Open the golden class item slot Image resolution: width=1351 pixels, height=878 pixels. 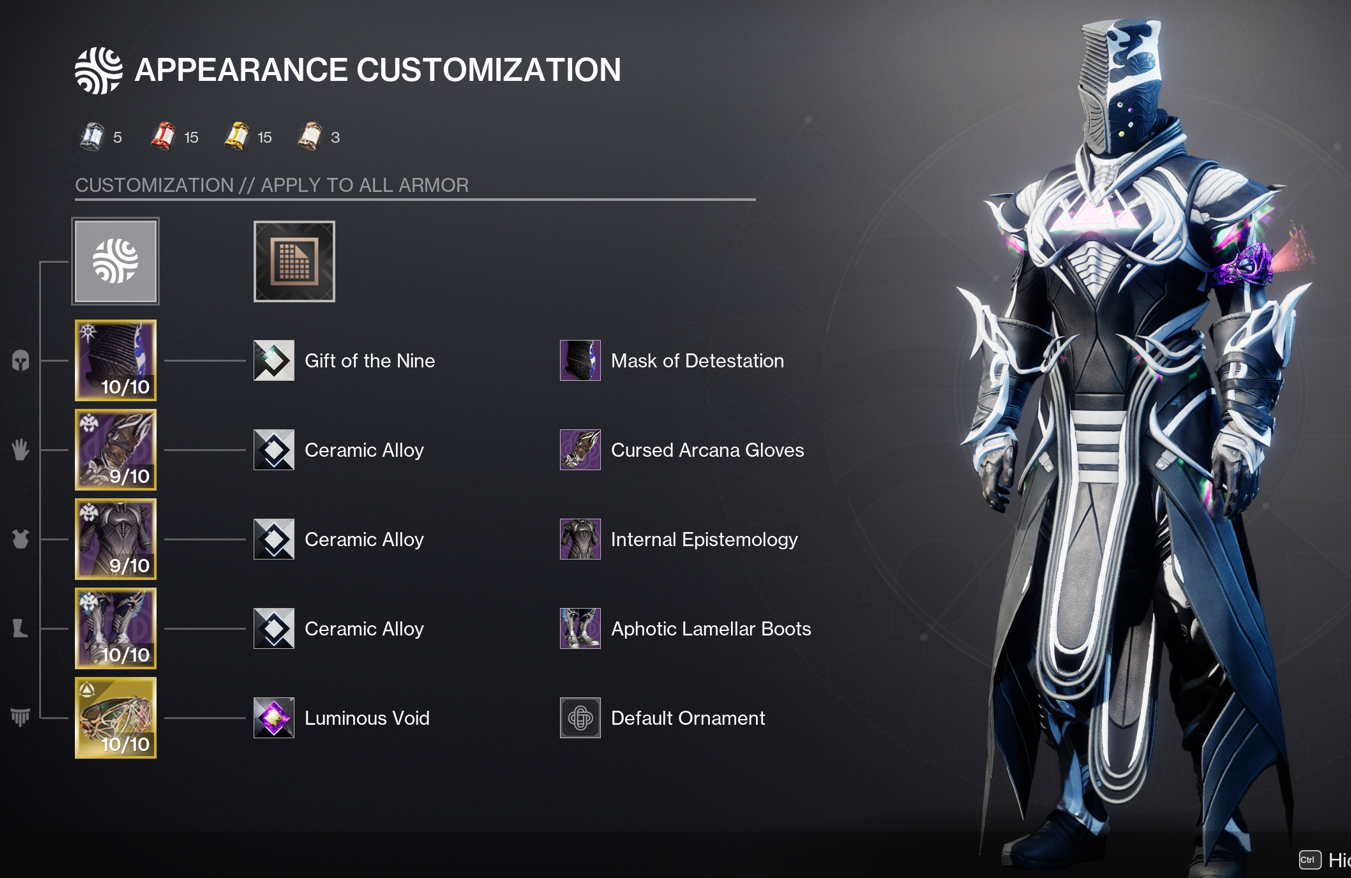point(116,718)
